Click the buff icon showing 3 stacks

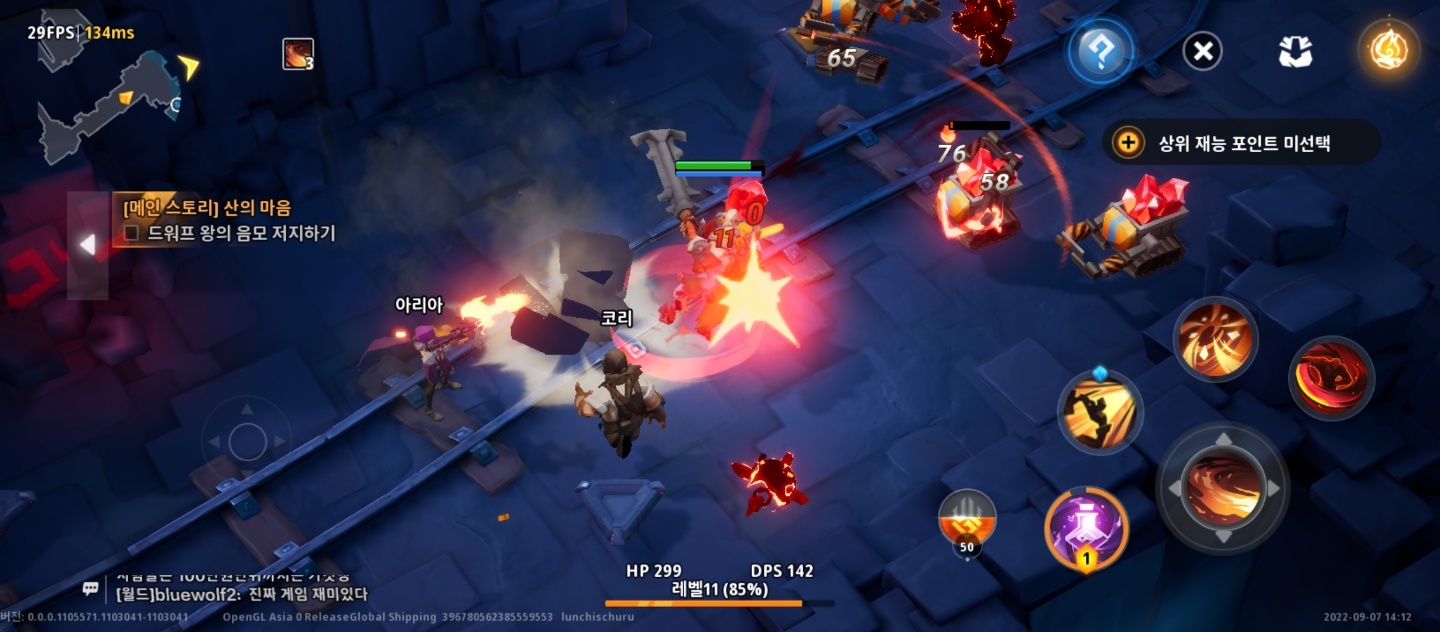(298, 54)
